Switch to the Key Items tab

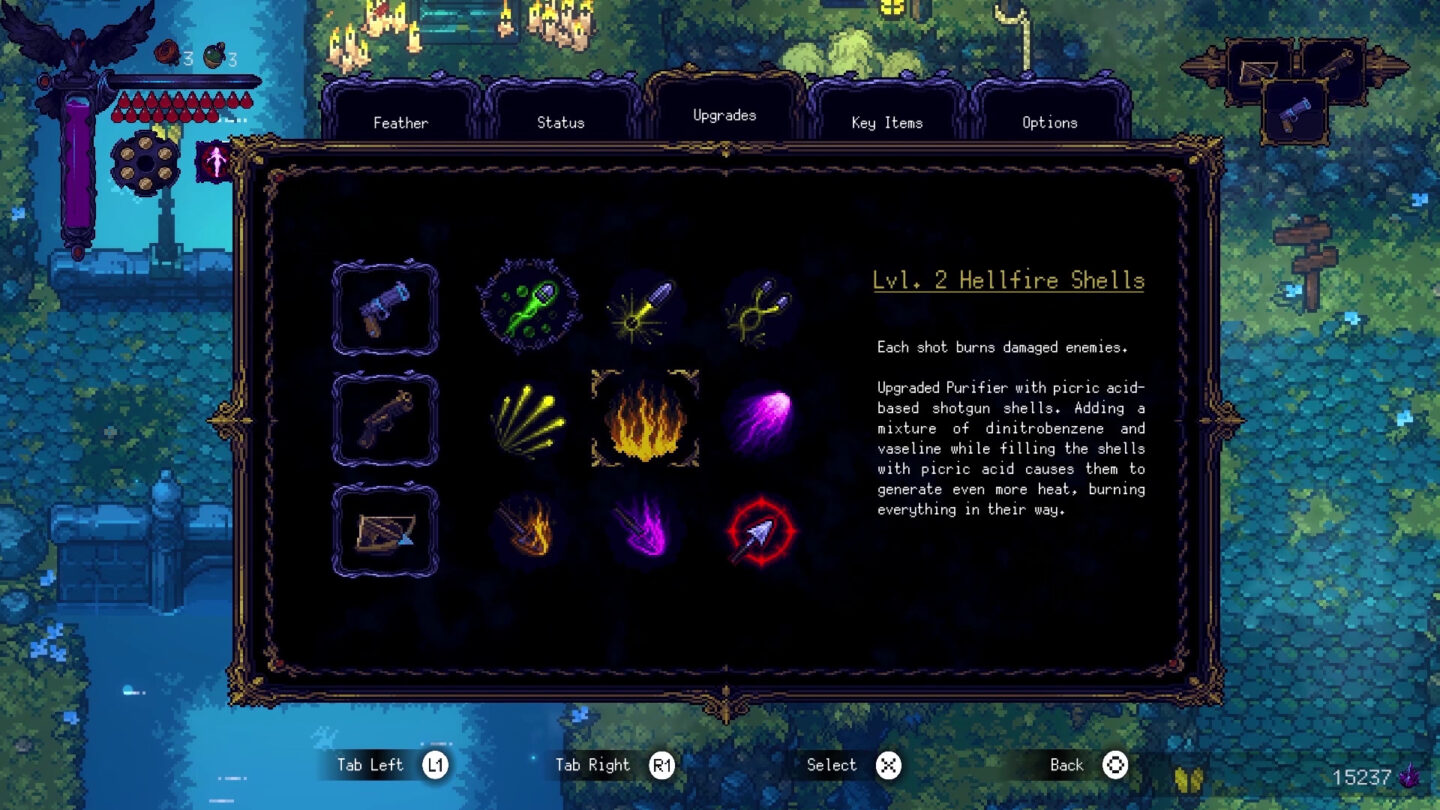point(885,122)
